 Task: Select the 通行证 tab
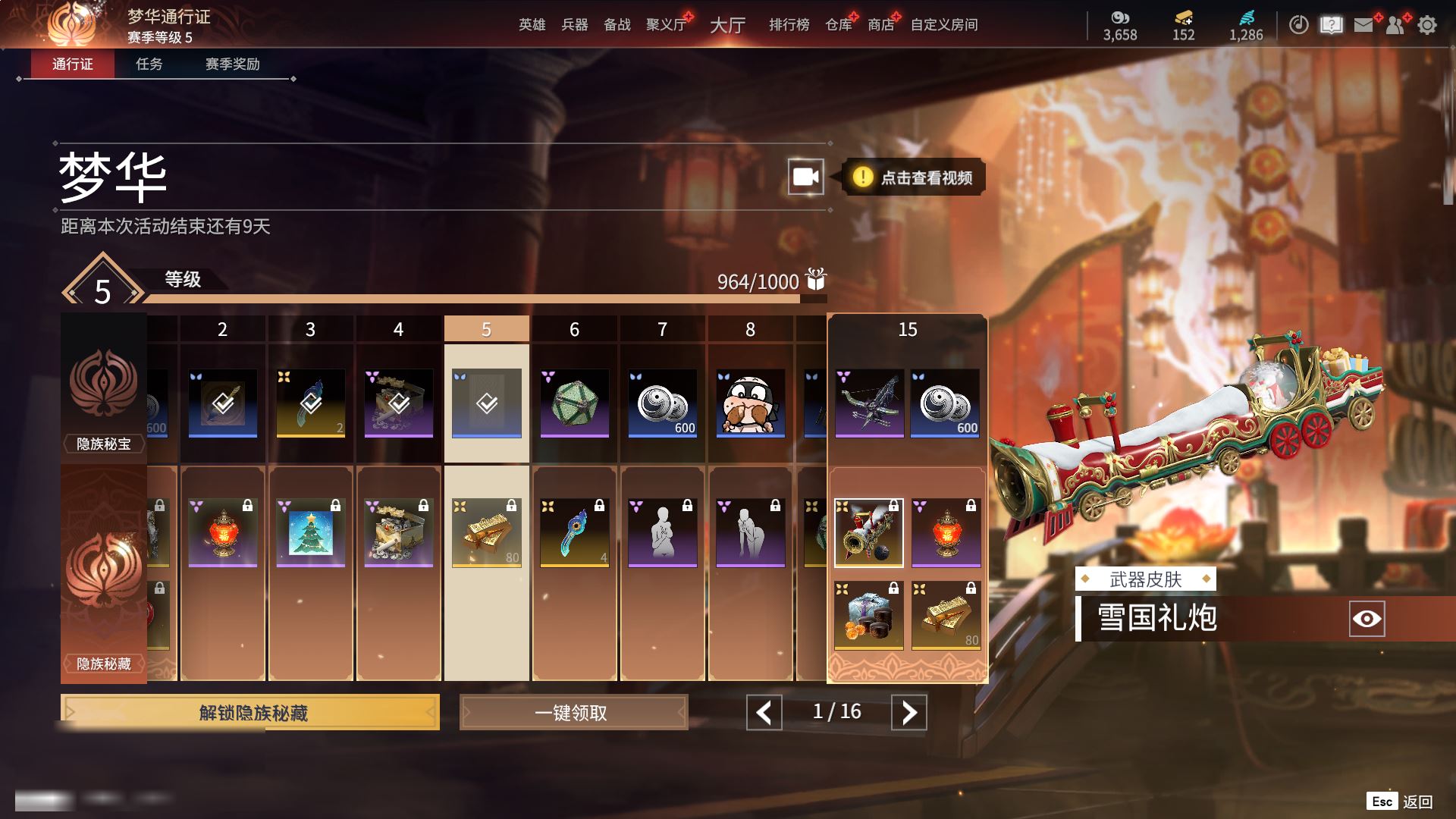coord(73,64)
